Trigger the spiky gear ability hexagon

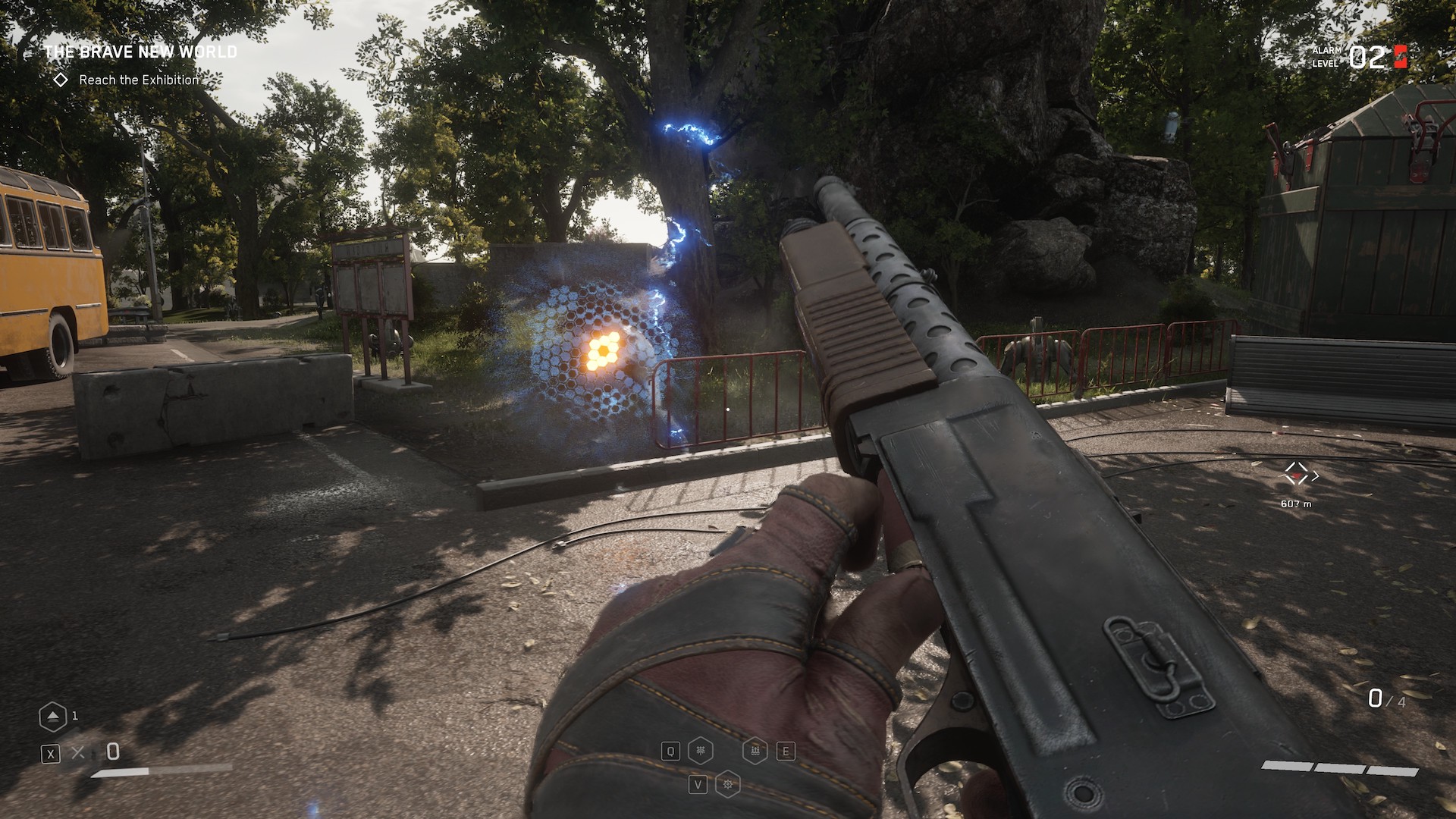(728, 783)
